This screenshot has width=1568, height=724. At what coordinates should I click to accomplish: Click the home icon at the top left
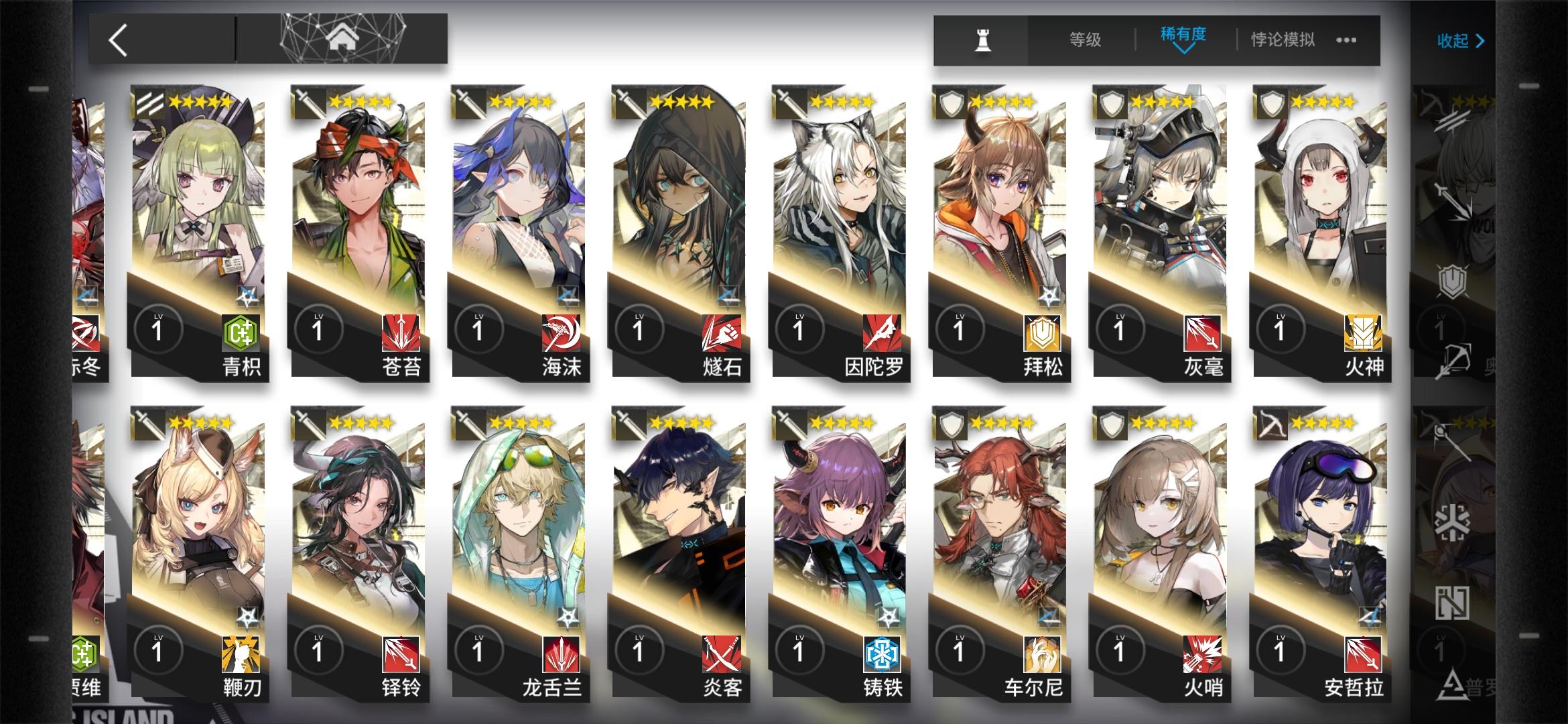tap(343, 38)
